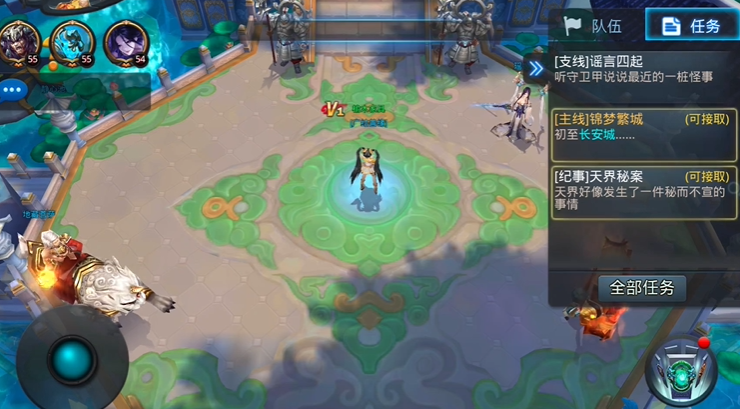Collapse the quest panel with double-arrow button
Image resolution: width=740 pixels, height=409 pixels.
tap(535, 68)
